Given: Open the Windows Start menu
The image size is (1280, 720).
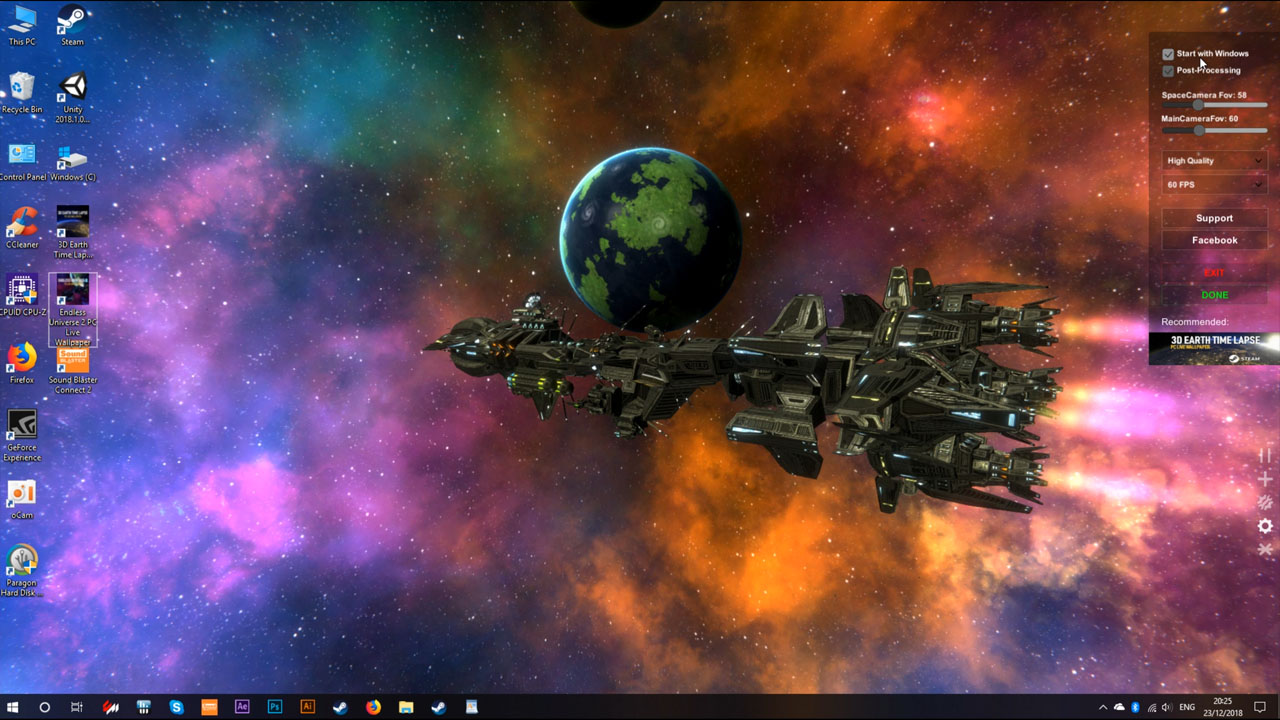Looking at the screenshot, I should 13,706.
